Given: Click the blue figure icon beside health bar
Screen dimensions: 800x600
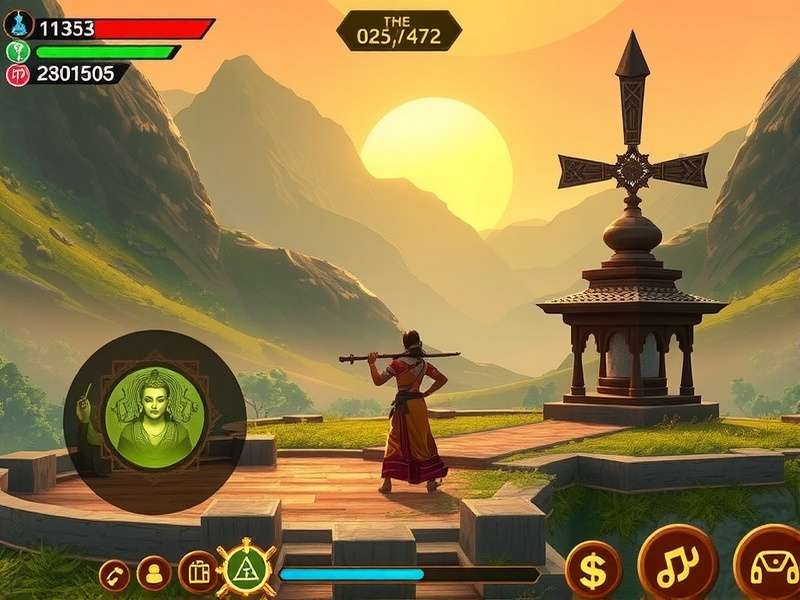Looking at the screenshot, I should [18, 26].
